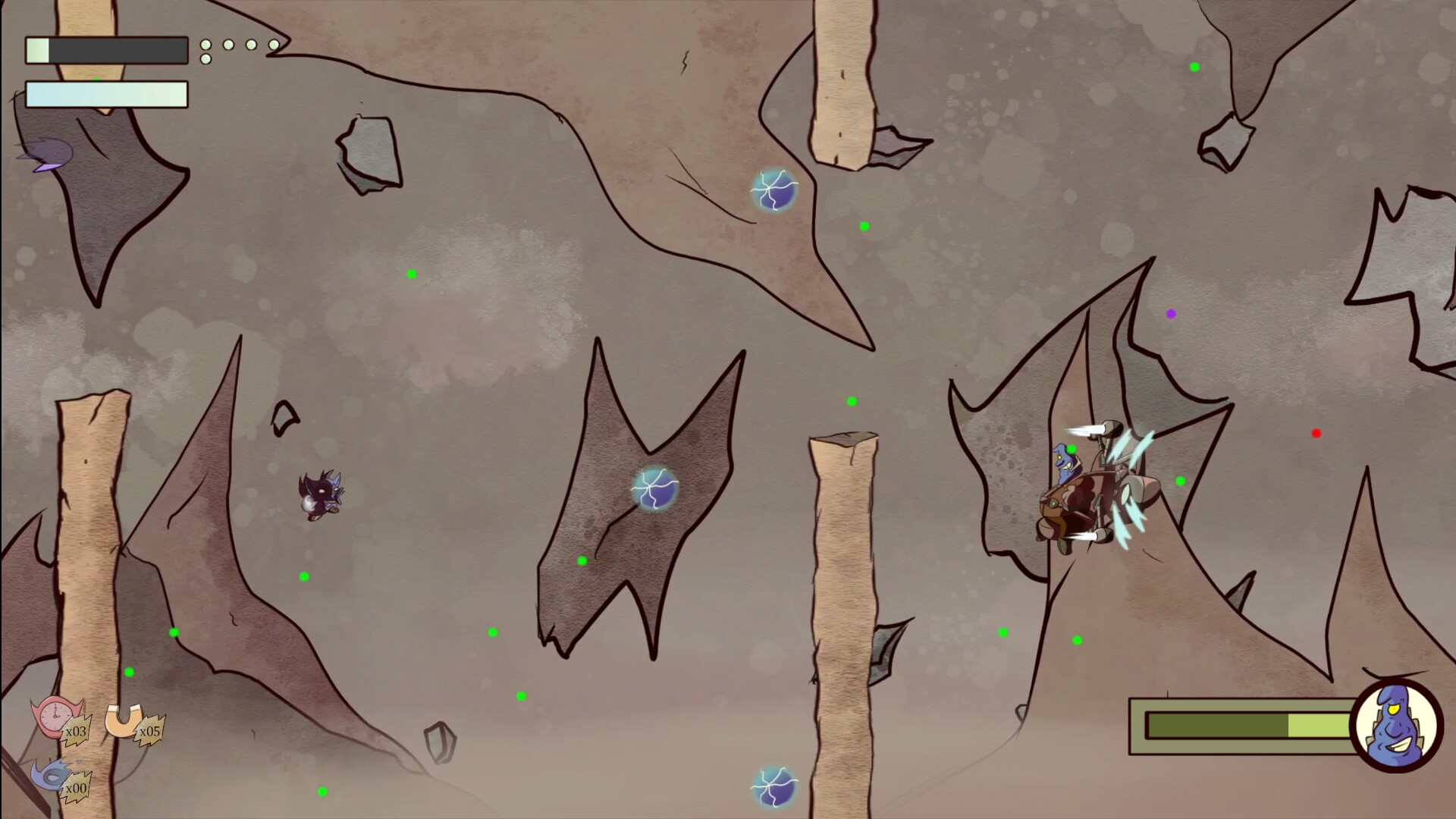
Task: Click the purple collectible dot near the top right
Action: tap(1172, 313)
